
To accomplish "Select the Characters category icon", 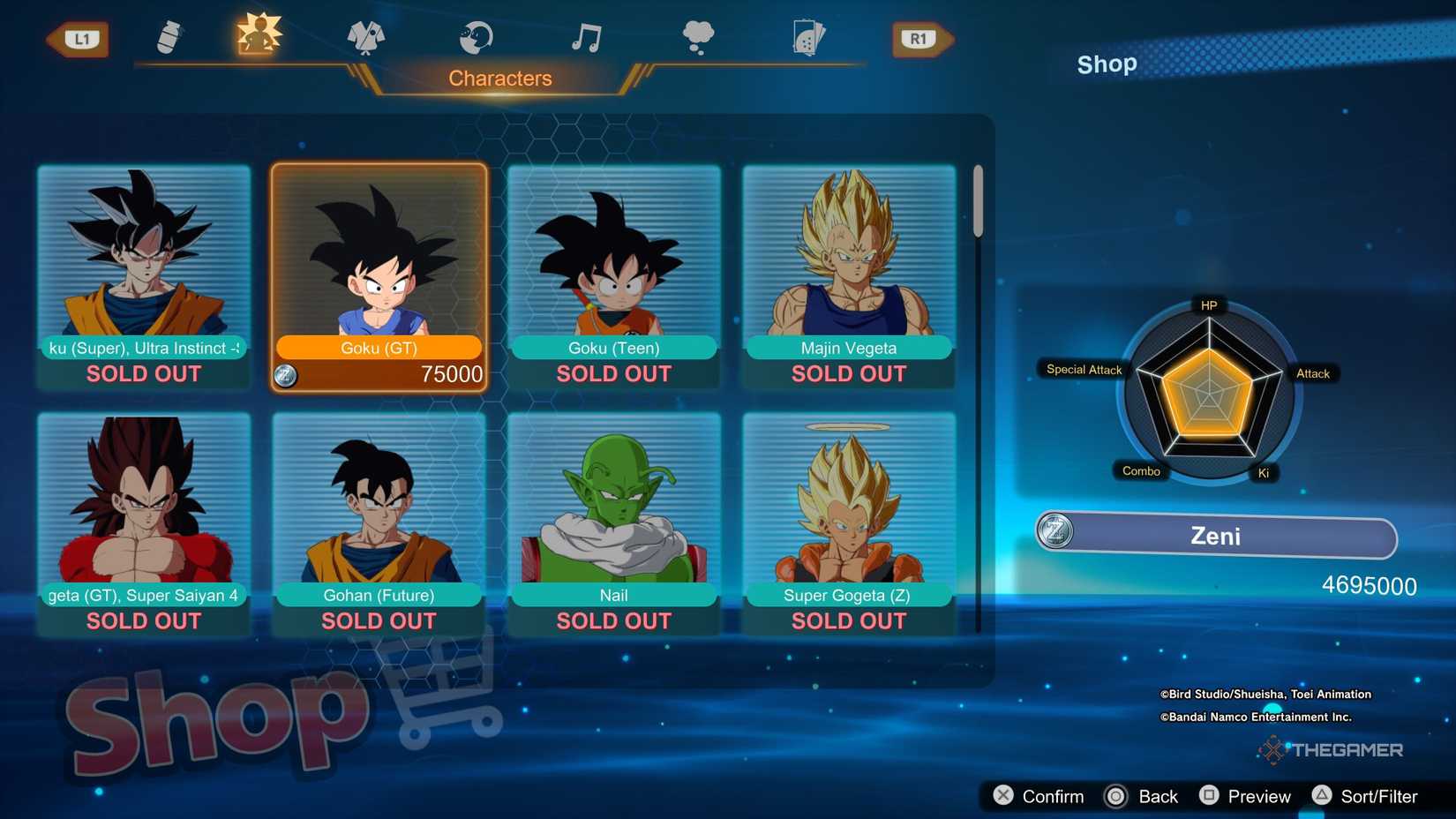I will coord(256,35).
